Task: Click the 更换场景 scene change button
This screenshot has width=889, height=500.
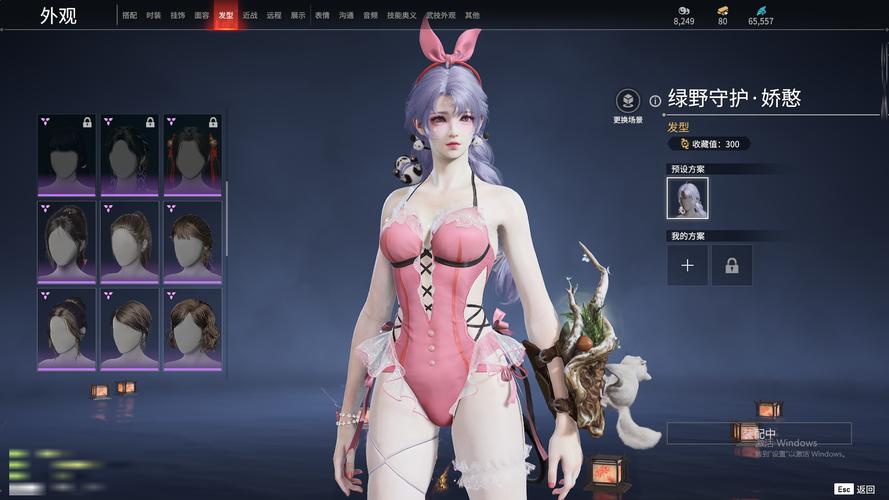Action: click(628, 103)
